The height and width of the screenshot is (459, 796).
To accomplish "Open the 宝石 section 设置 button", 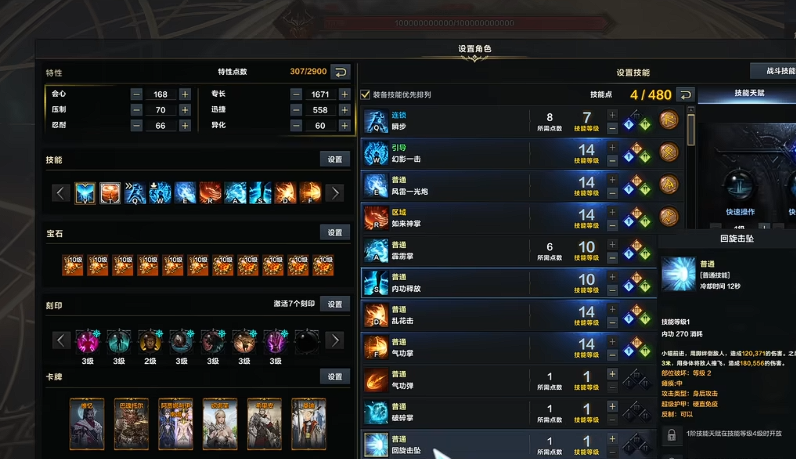I will 334,232.
